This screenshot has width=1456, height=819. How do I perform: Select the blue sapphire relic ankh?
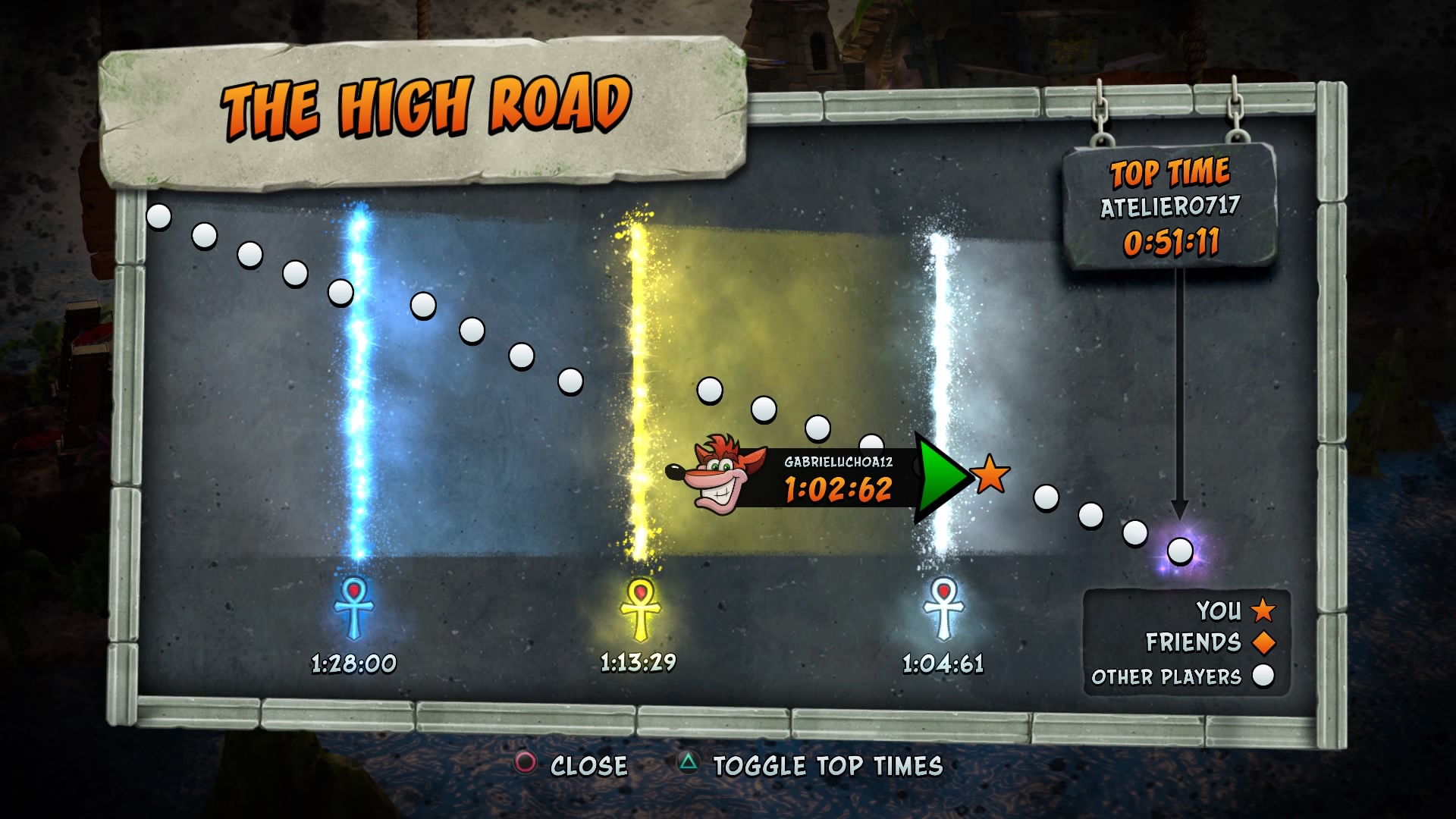[354, 607]
